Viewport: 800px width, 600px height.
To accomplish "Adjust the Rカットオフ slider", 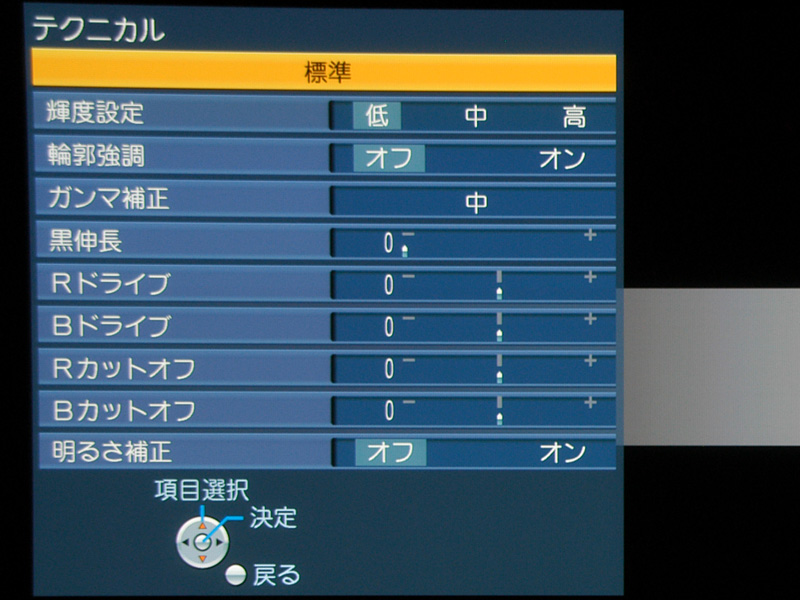I will pyautogui.click(x=495, y=369).
